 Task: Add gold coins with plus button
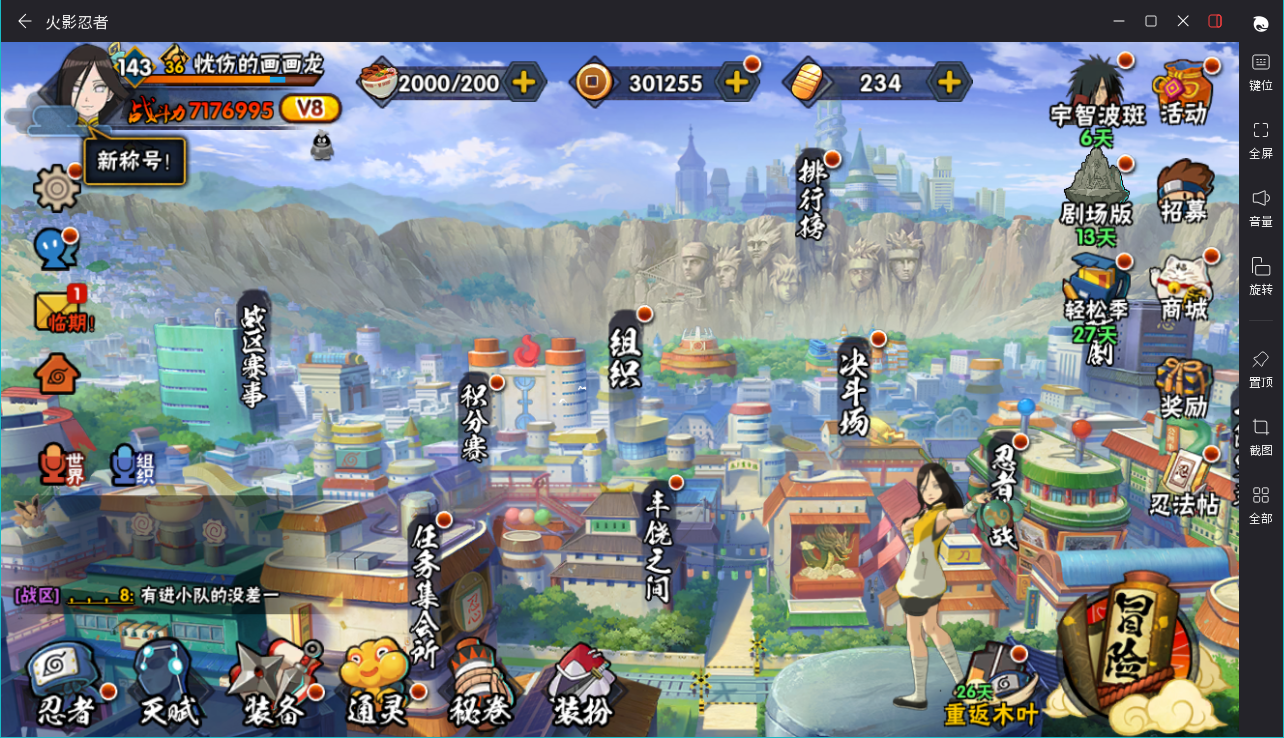point(737,83)
